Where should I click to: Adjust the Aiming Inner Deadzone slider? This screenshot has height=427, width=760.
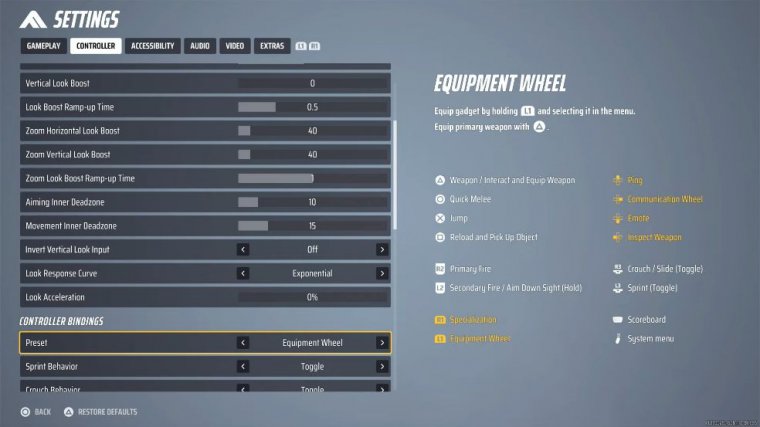[312, 202]
